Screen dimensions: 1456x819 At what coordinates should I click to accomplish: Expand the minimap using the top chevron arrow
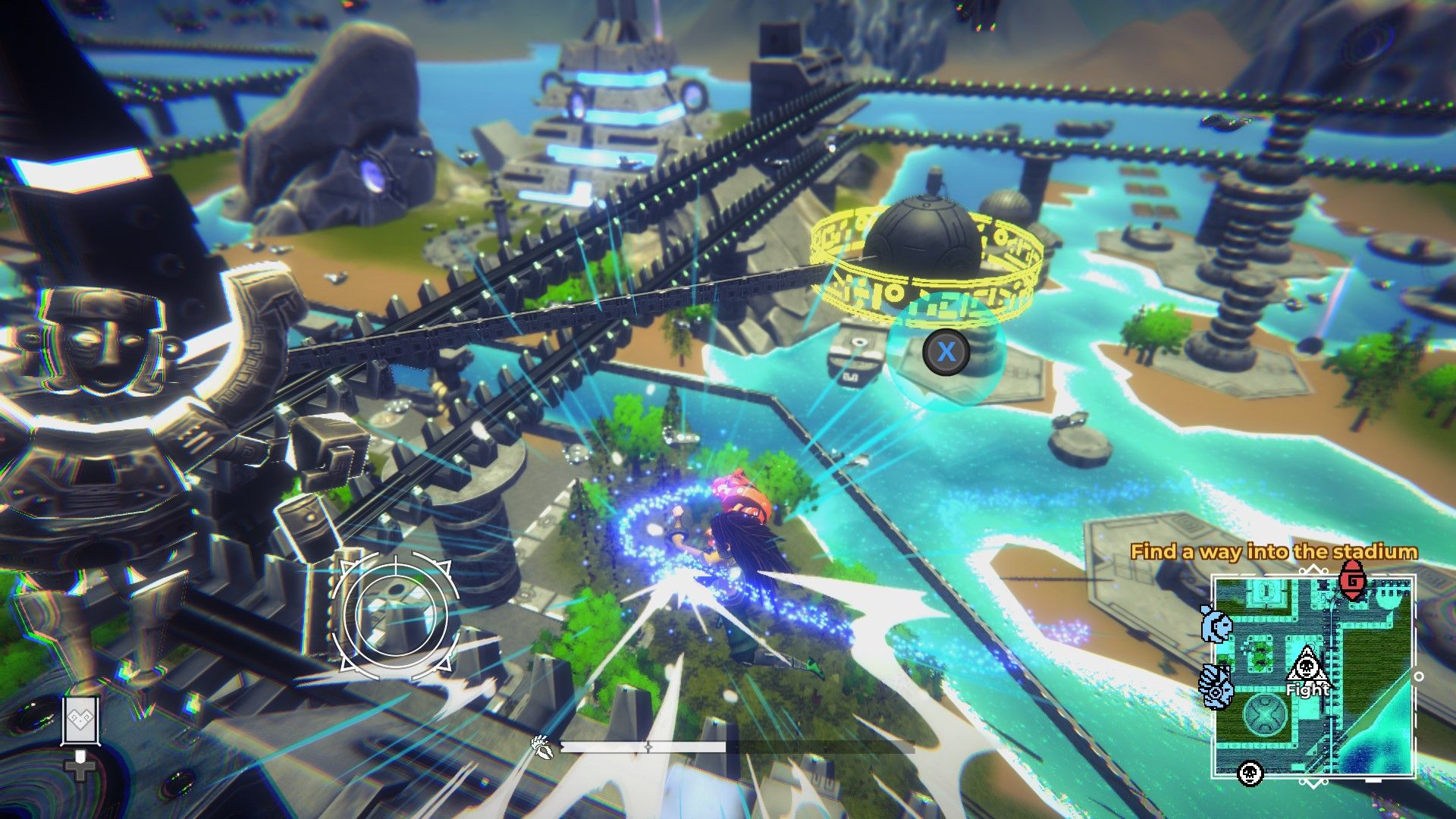tap(1313, 568)
